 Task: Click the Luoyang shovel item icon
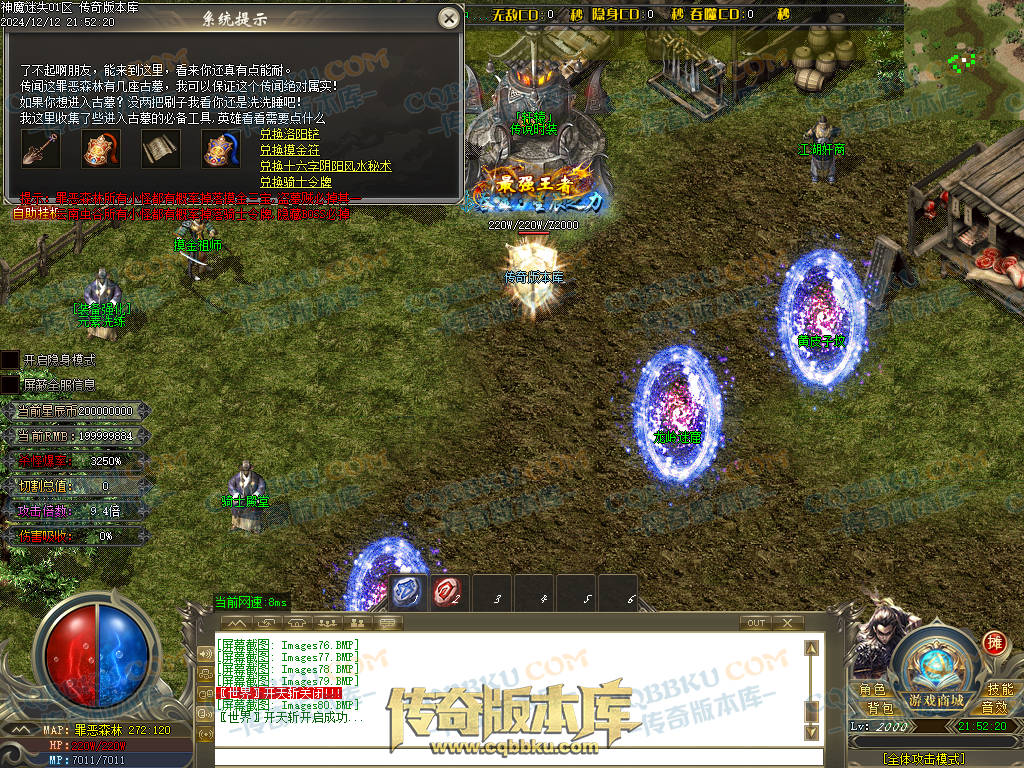tap(41, 149)
